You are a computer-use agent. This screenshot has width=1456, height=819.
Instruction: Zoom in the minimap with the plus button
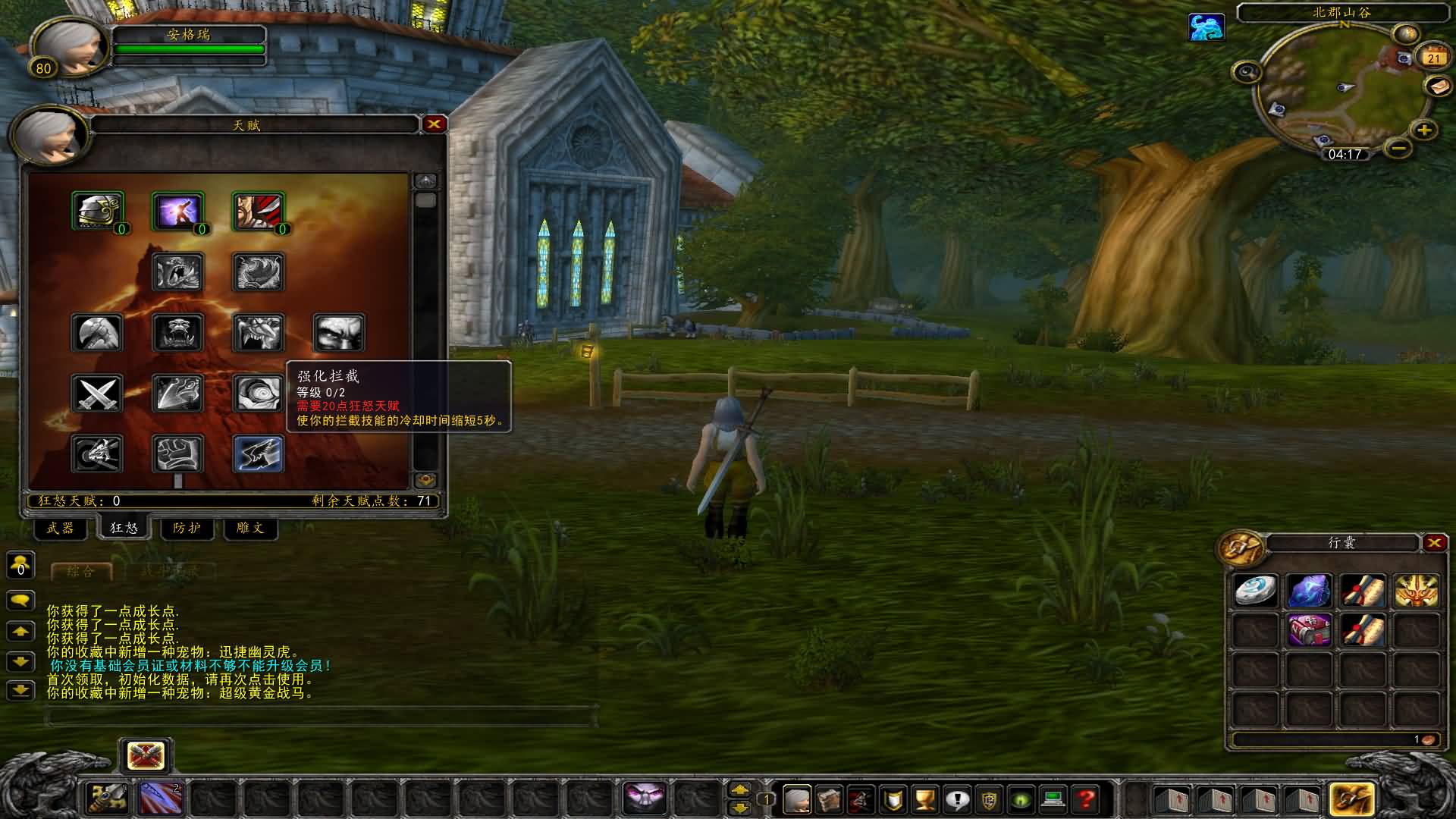1424,130
